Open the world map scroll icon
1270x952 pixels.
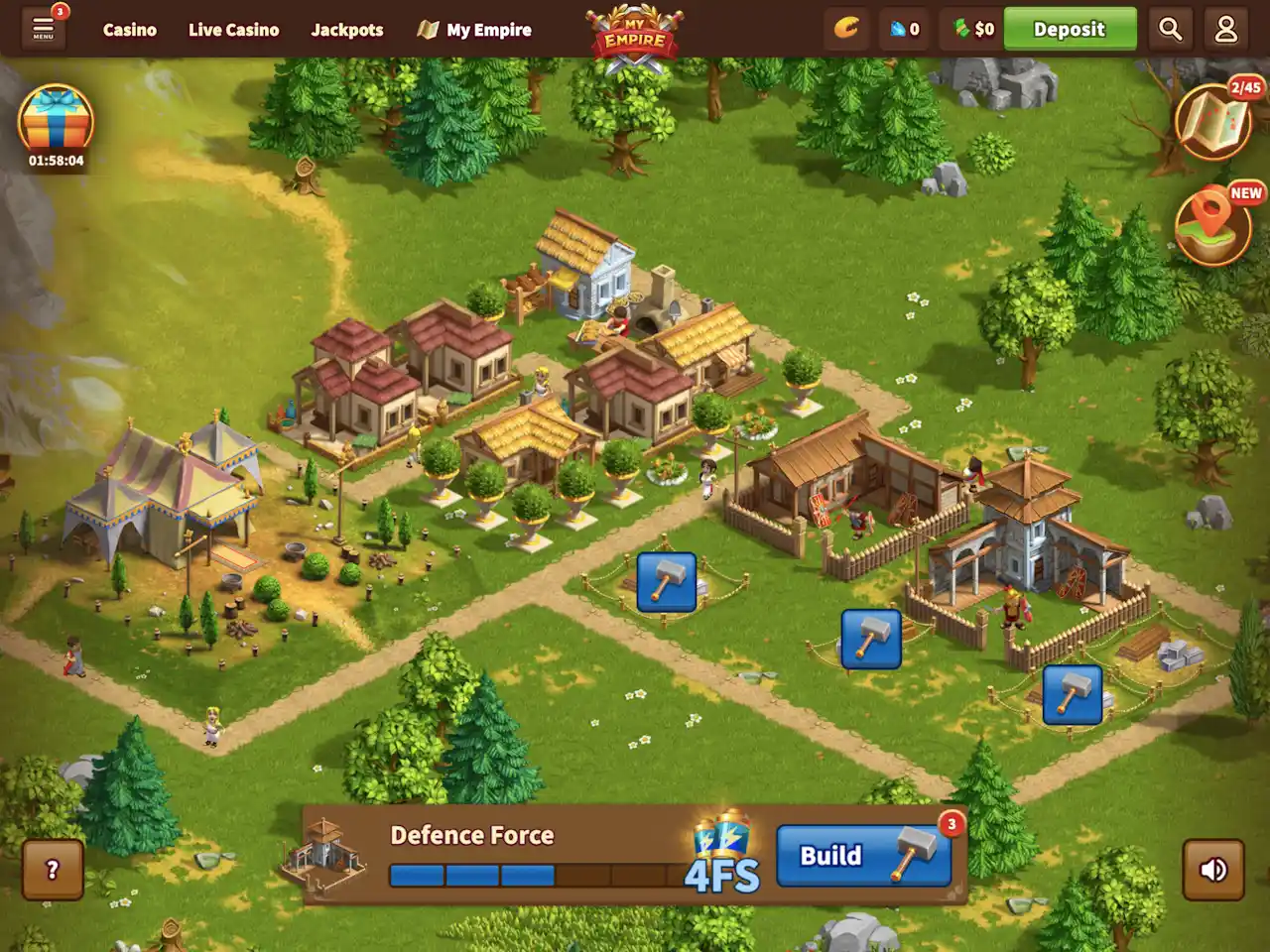1214,121
